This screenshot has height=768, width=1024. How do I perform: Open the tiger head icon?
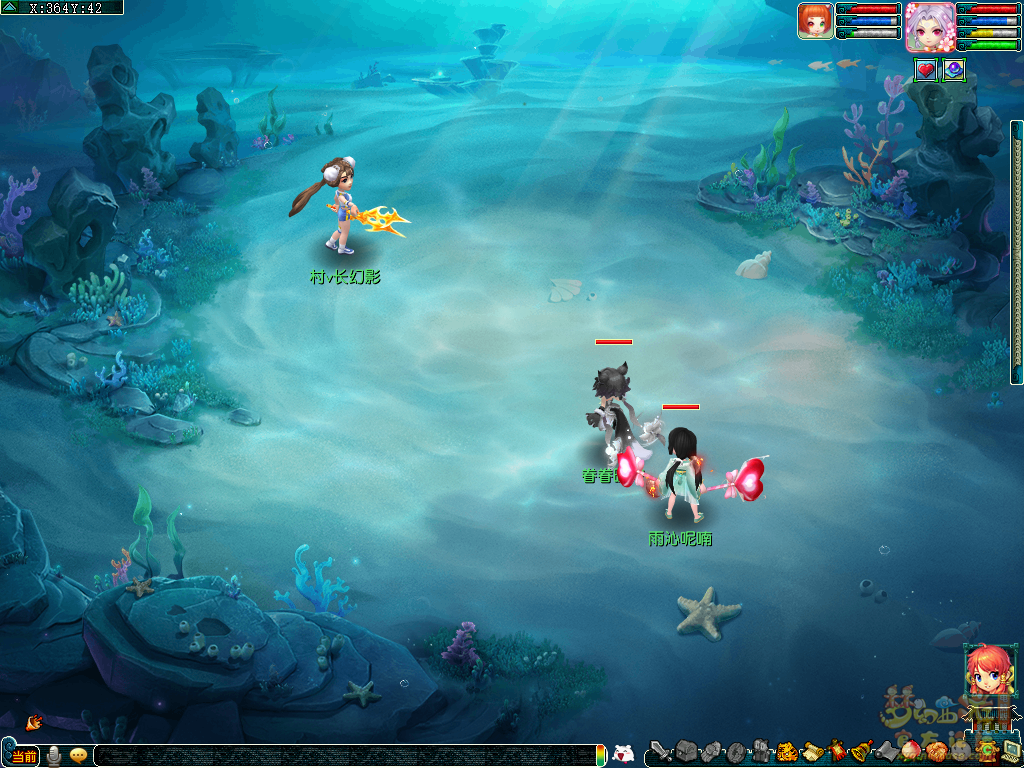pyautogui.click(x=787, y=751)
